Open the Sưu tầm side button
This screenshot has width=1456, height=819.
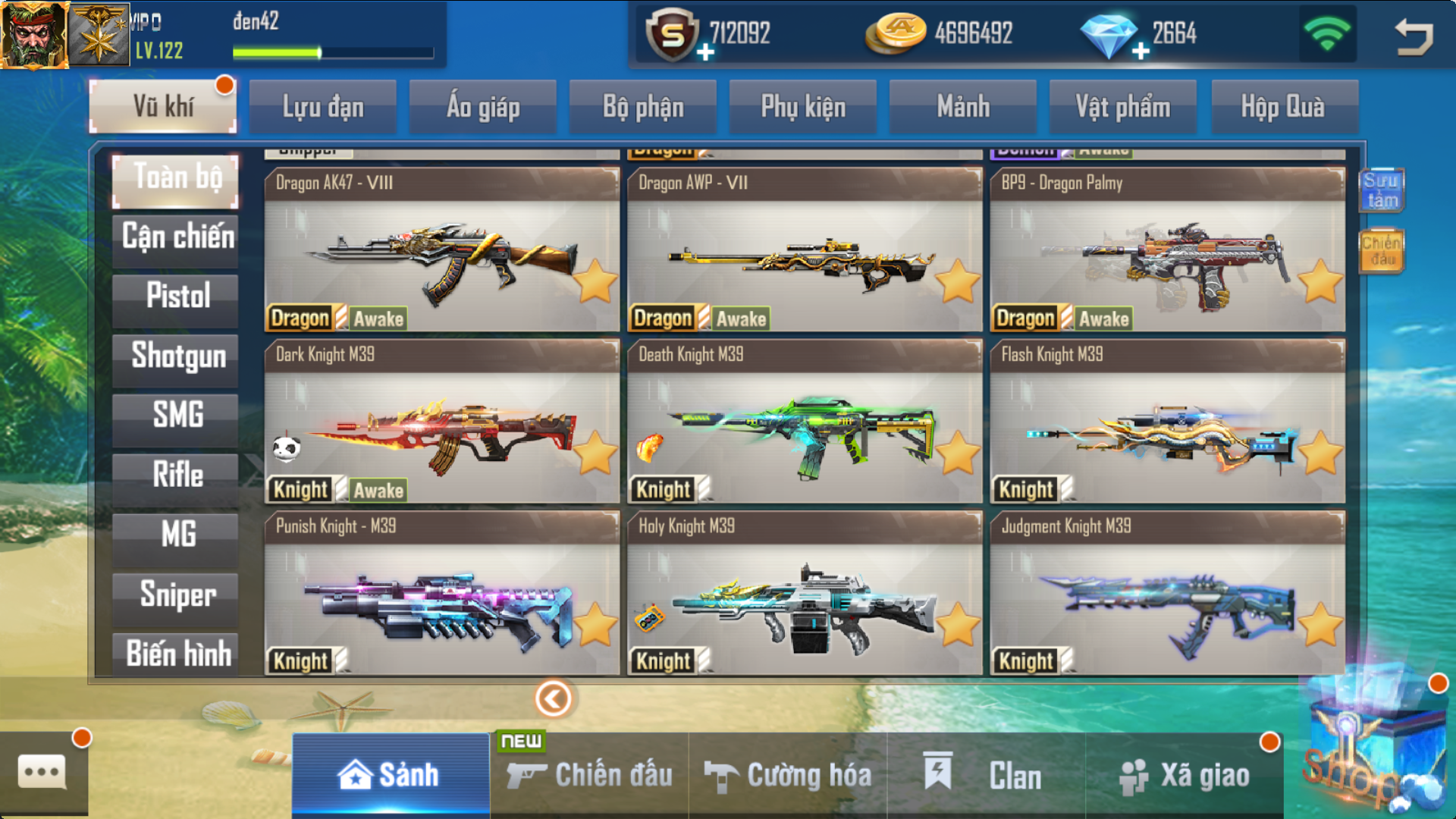pyautogui.click(x=1381, y=190)
